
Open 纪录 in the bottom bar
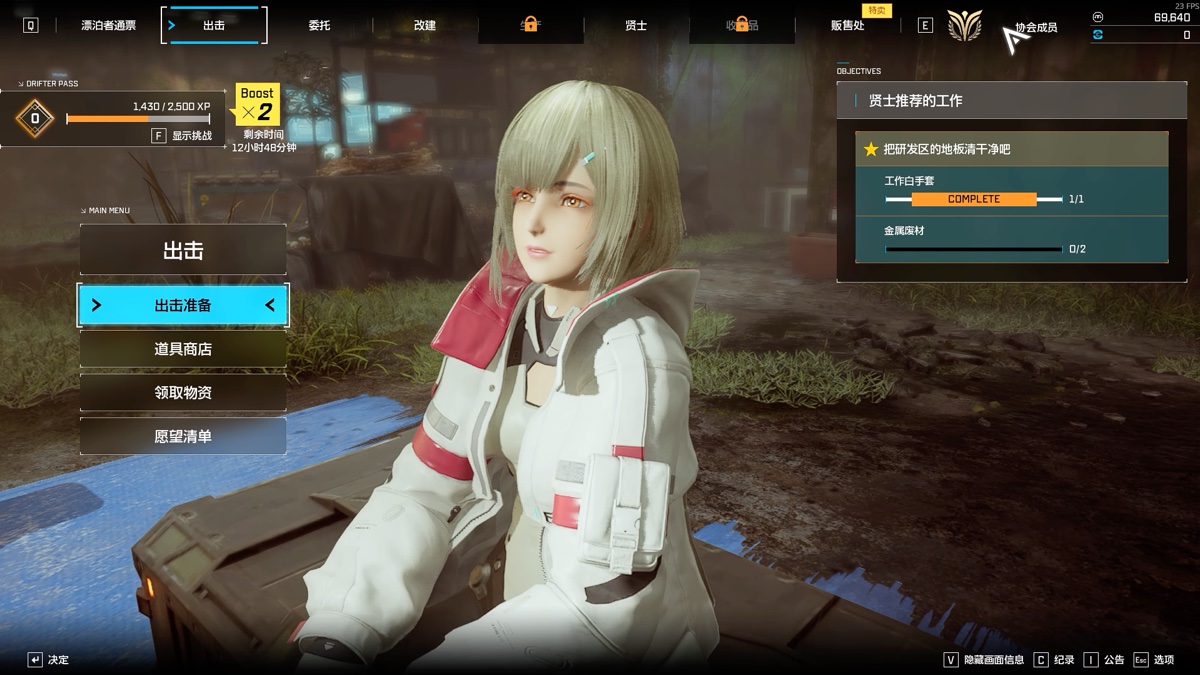pos(1056,660)
